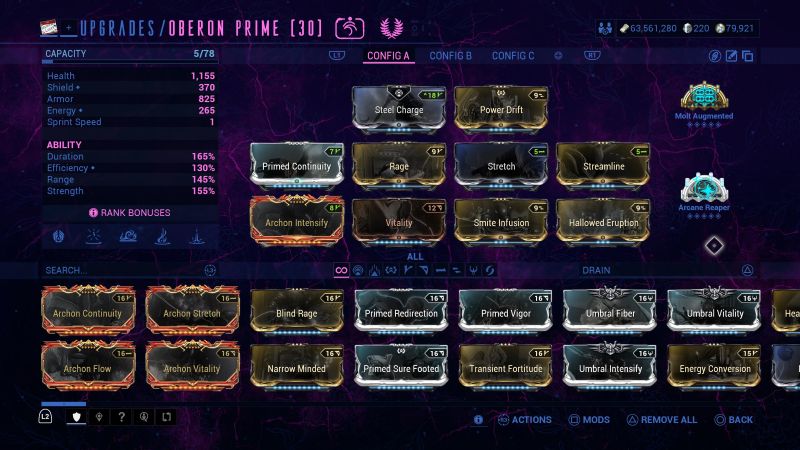
Task: Select the Hallowed Eruption mod
Action: (x=602, y=221)
